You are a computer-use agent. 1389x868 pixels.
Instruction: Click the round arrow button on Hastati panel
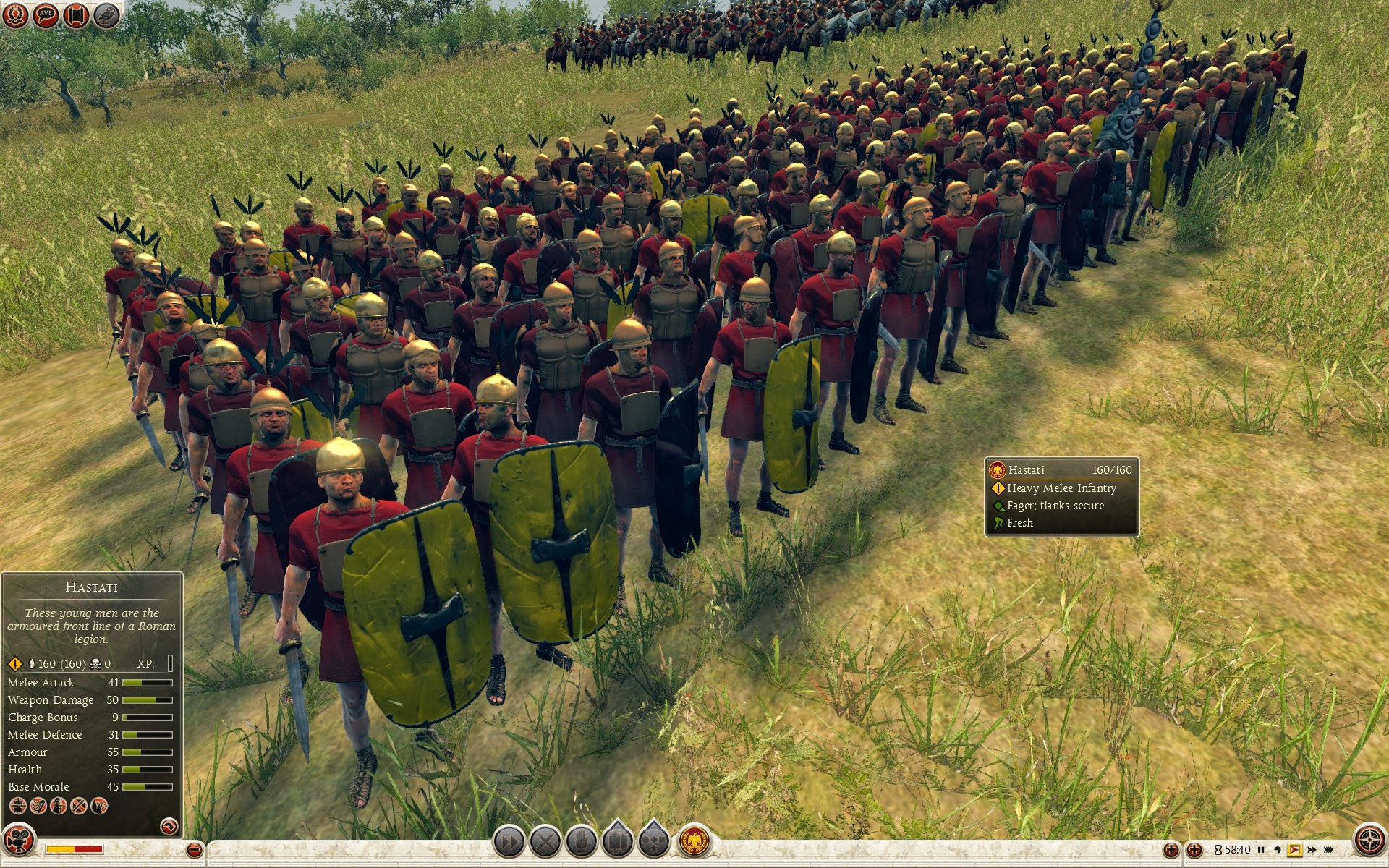[x=169, y=825]
